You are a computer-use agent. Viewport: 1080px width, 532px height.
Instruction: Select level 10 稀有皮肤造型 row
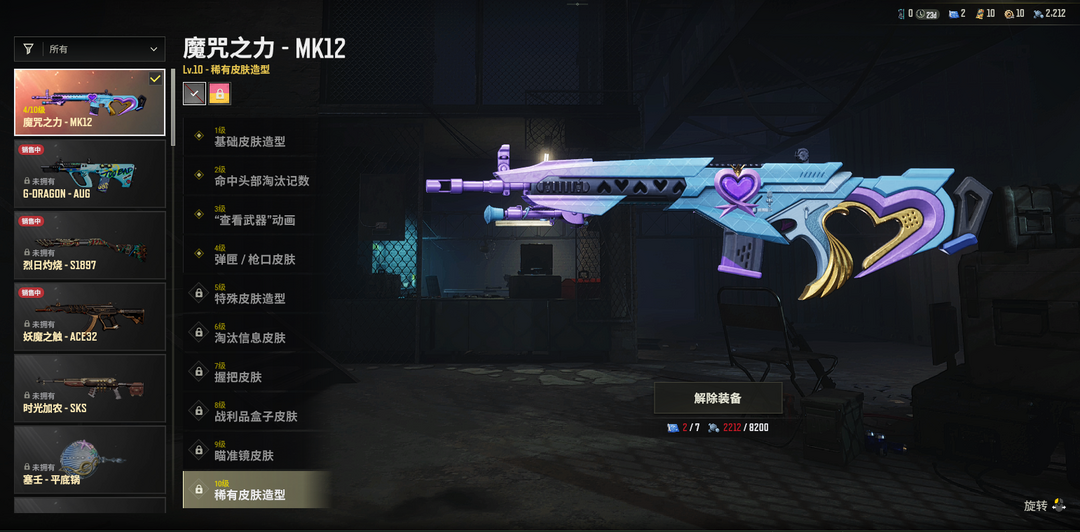[256, 489]
